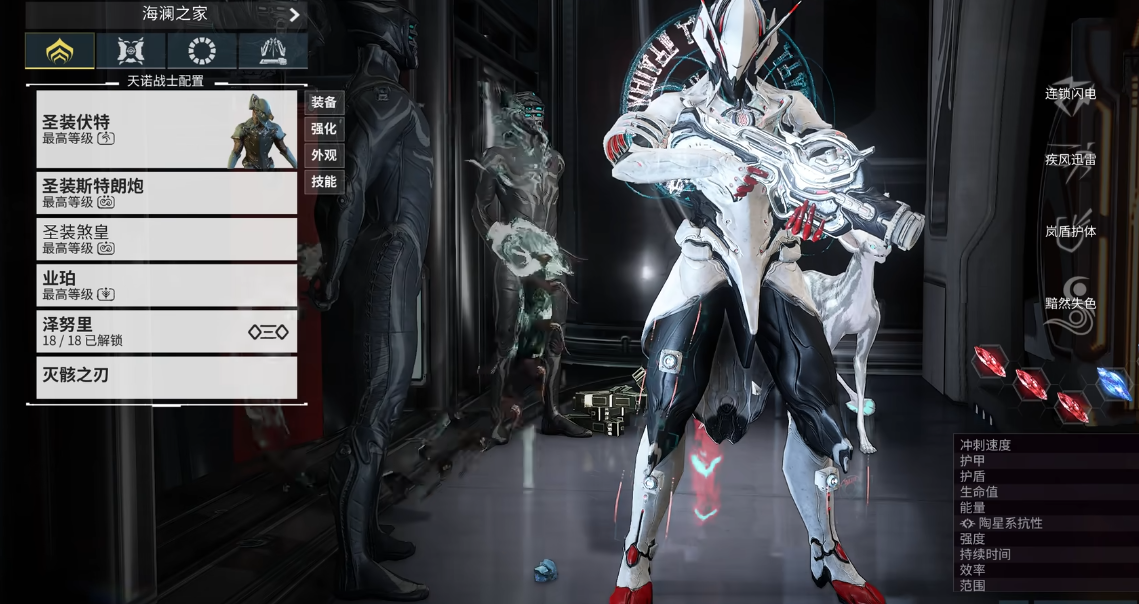Viewport: 1139px width, 604px height.
Task: Select the 黯然失色 ability
Action: coord(1070,302)
